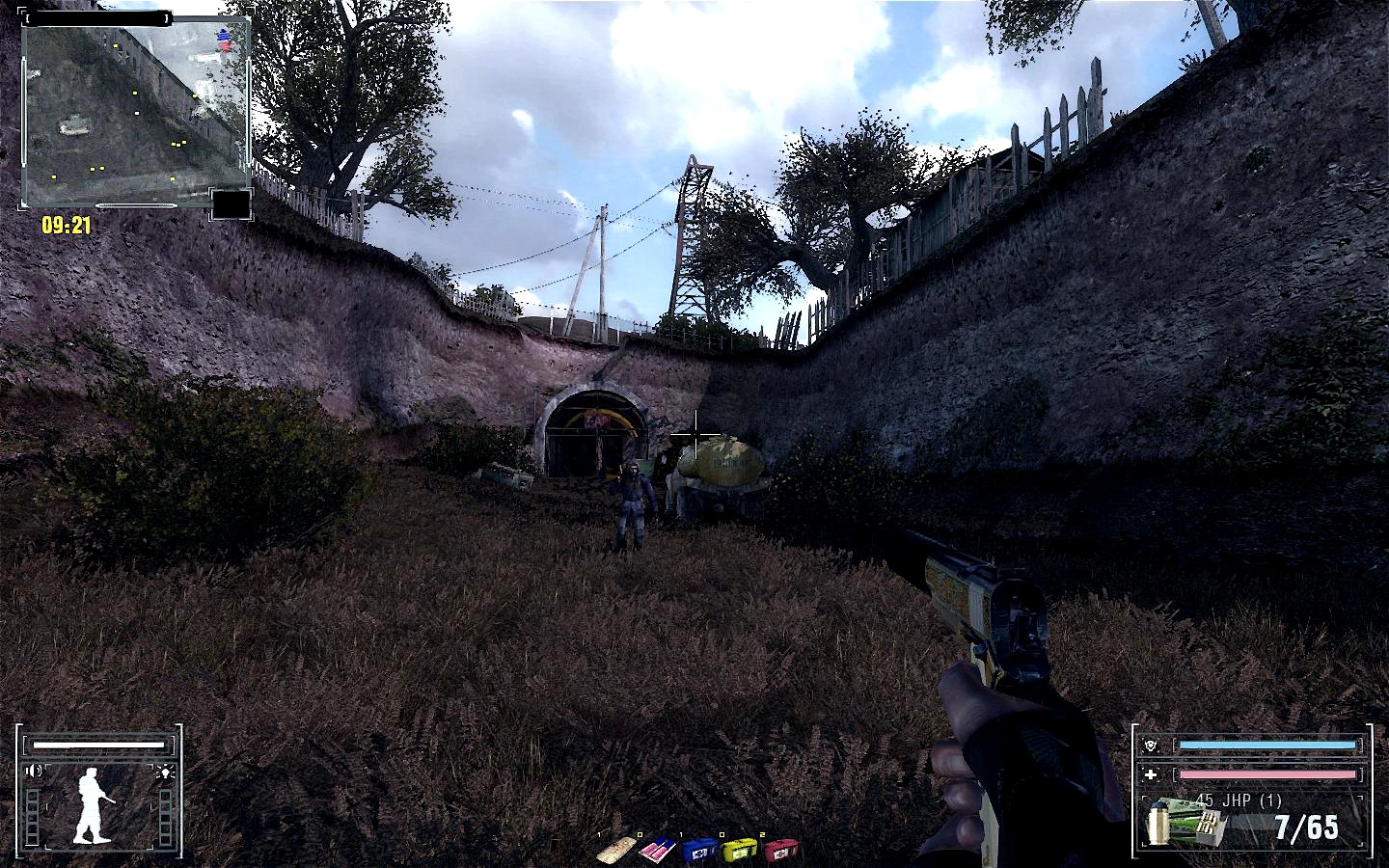Use the red first aid kit
1389x868 pixels.
[780, 851]
